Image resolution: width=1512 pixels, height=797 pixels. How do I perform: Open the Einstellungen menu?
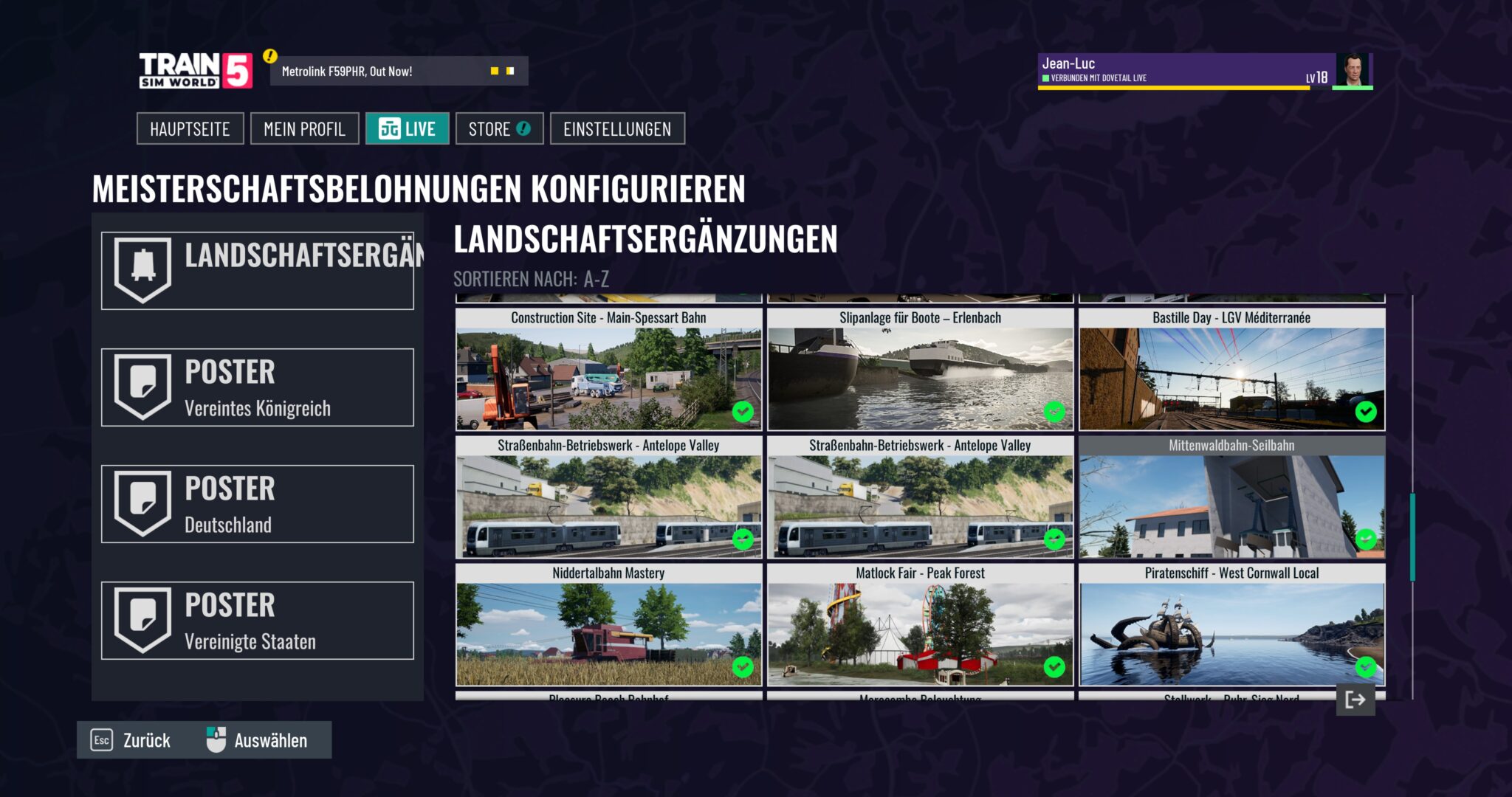coord(618,128)
